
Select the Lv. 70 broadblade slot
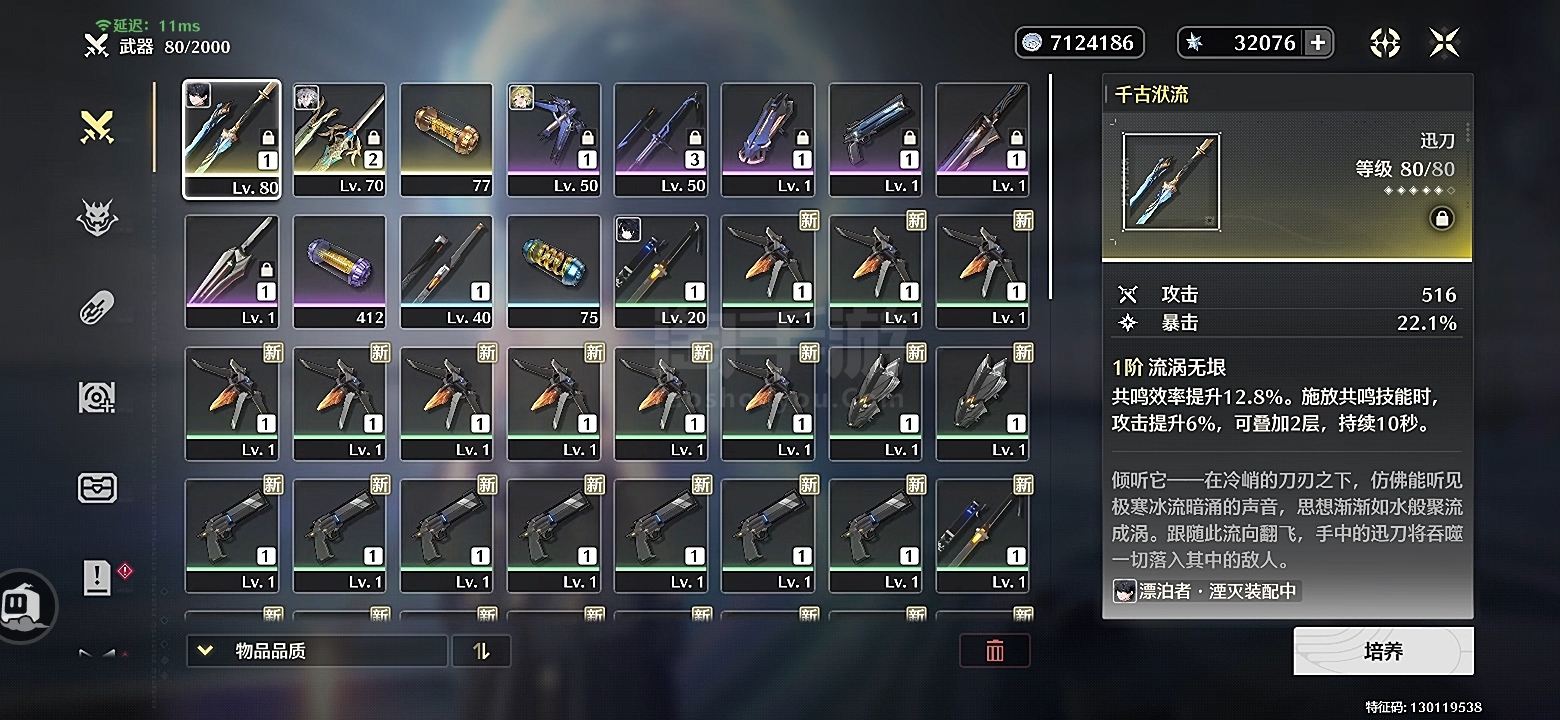[339, 138]
